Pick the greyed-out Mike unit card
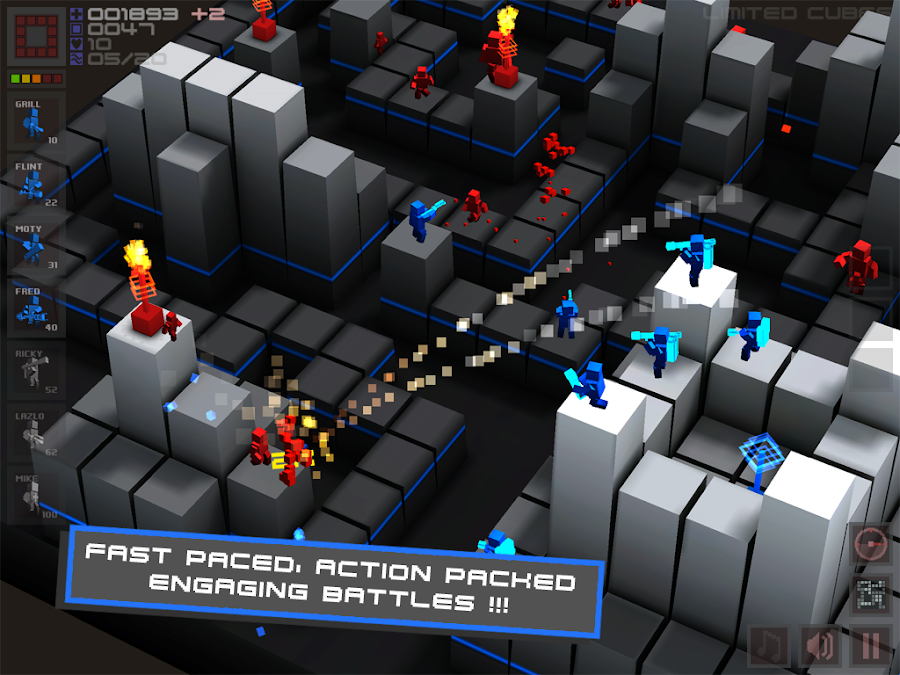Image resolution: width=900 pixels, height=675 pixels. 36,494
